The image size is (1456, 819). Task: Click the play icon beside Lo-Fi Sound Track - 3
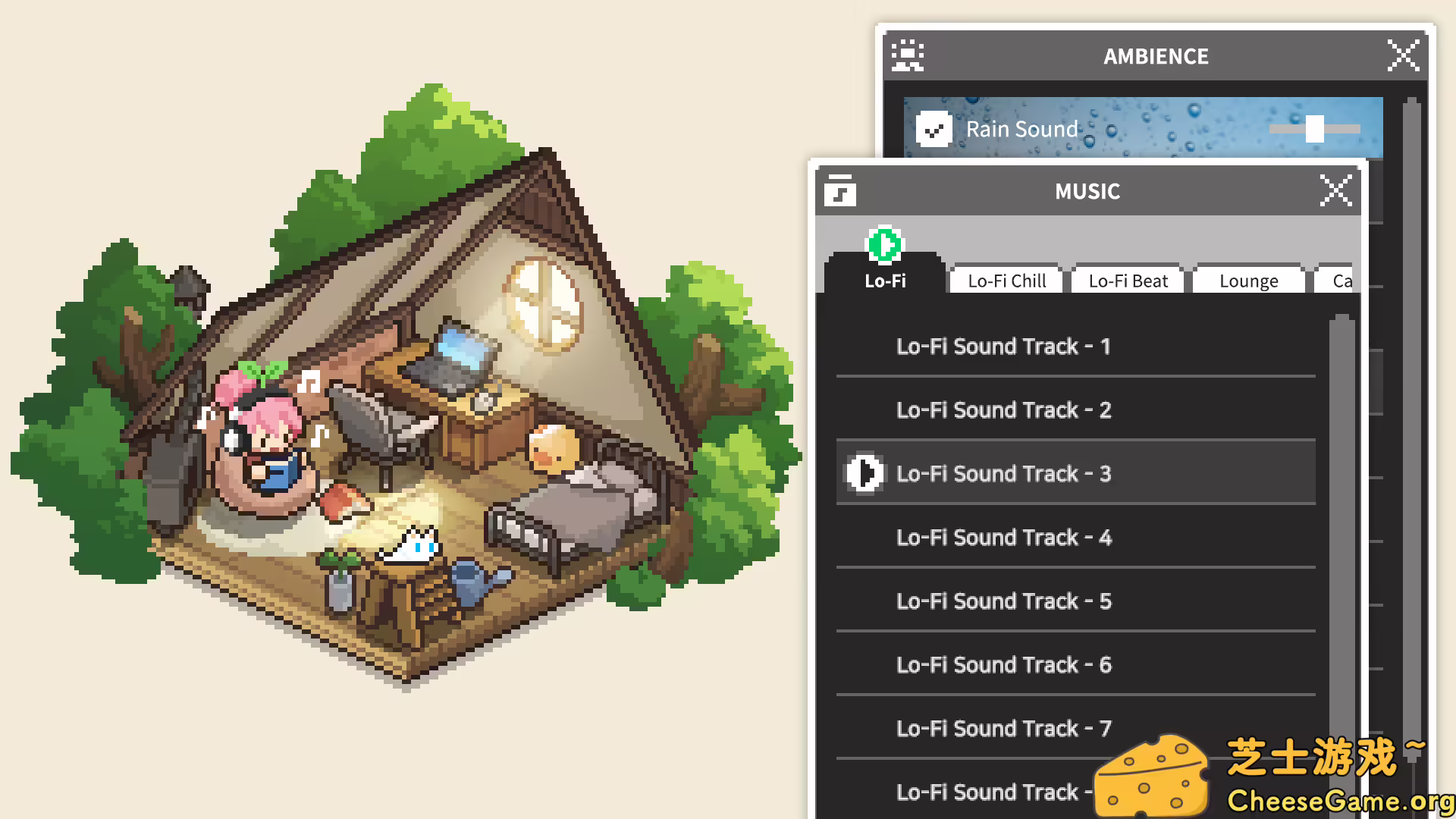coord(864,473)
